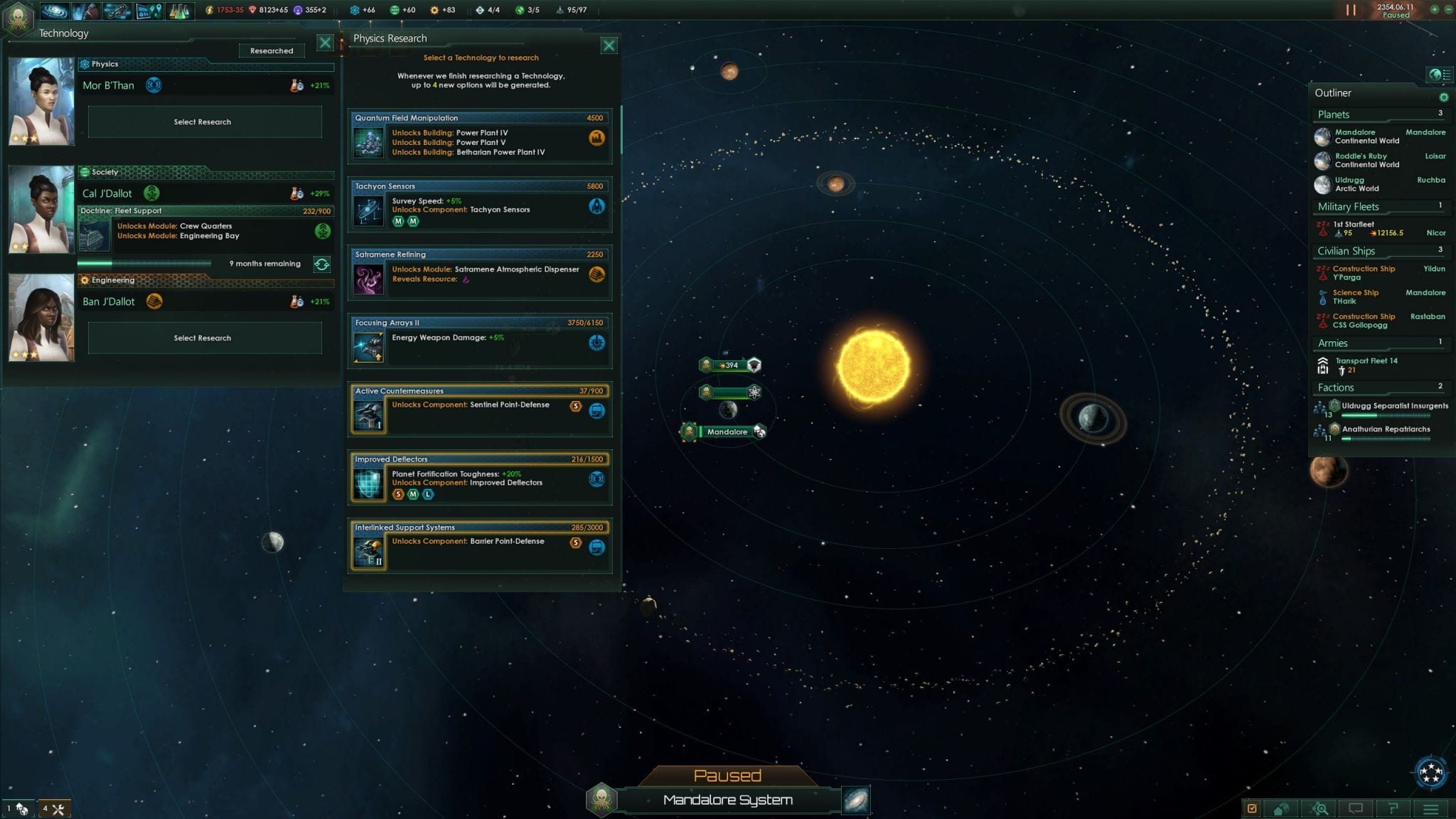Open the galaxy map view
The width and height of the screenshot is (1456, 819).
click(x=856, y=801)
